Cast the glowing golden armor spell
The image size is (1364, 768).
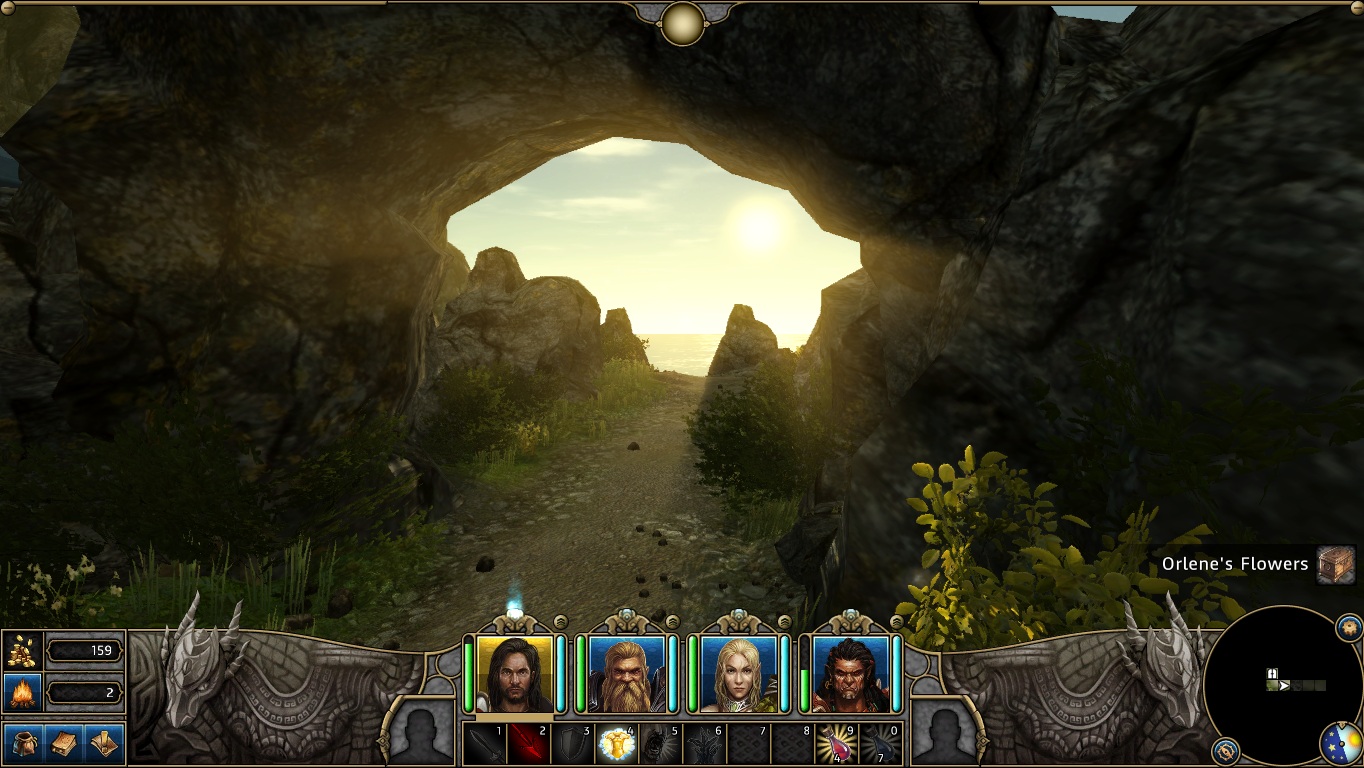tap(616, 744)
